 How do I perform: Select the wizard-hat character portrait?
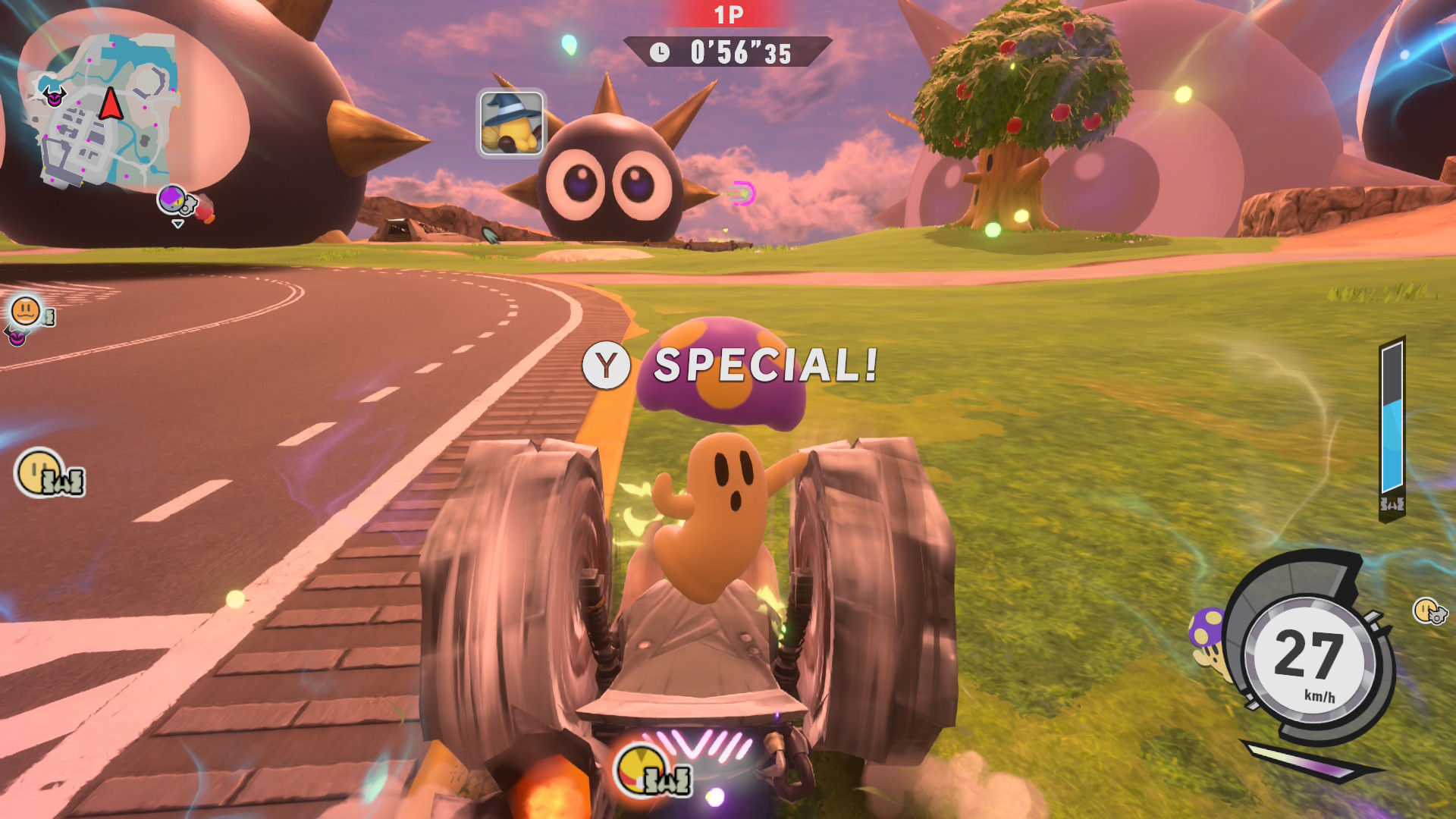(x=511, y=124)
